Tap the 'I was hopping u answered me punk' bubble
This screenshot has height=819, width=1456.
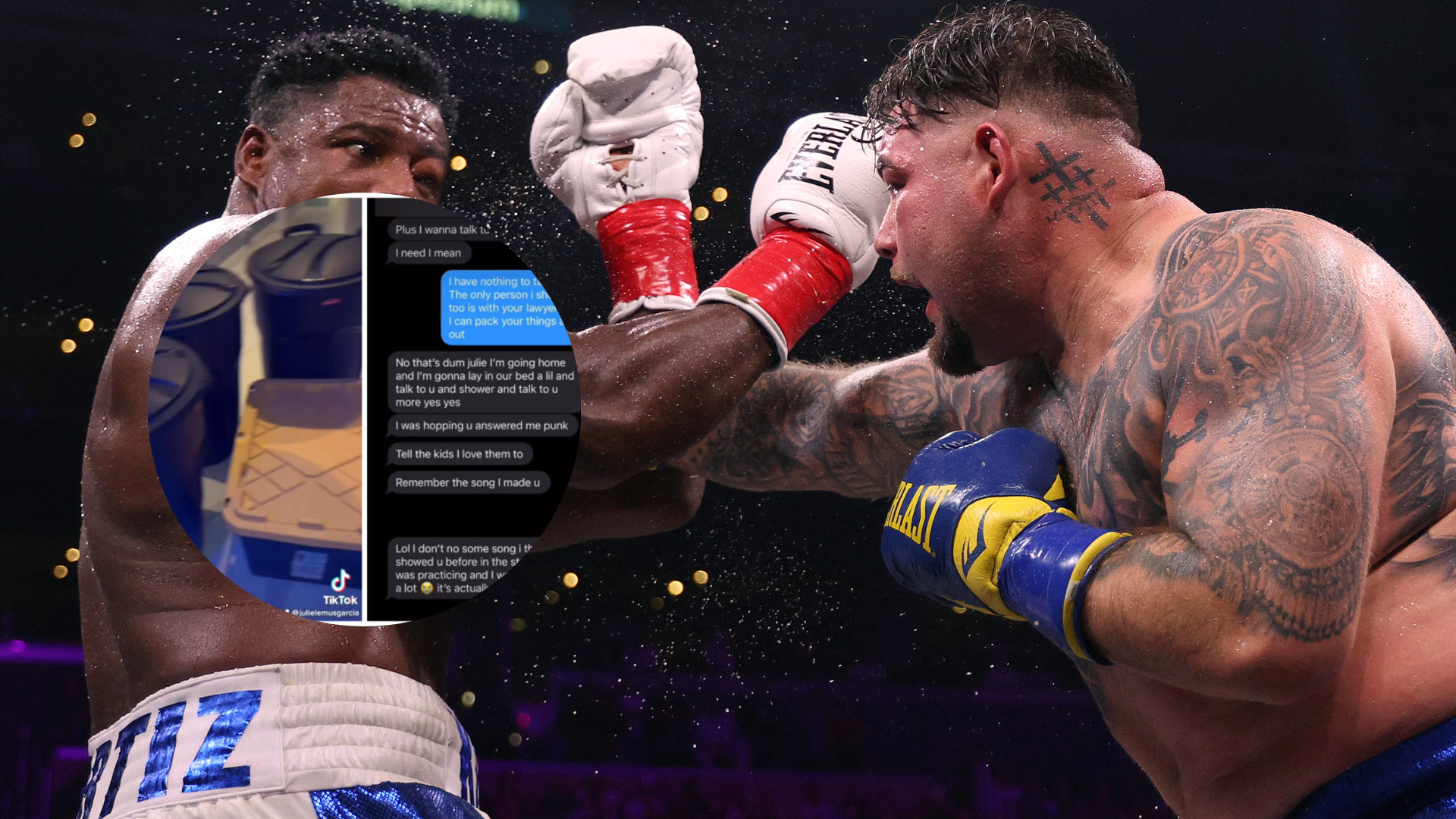tap(479, 425)
